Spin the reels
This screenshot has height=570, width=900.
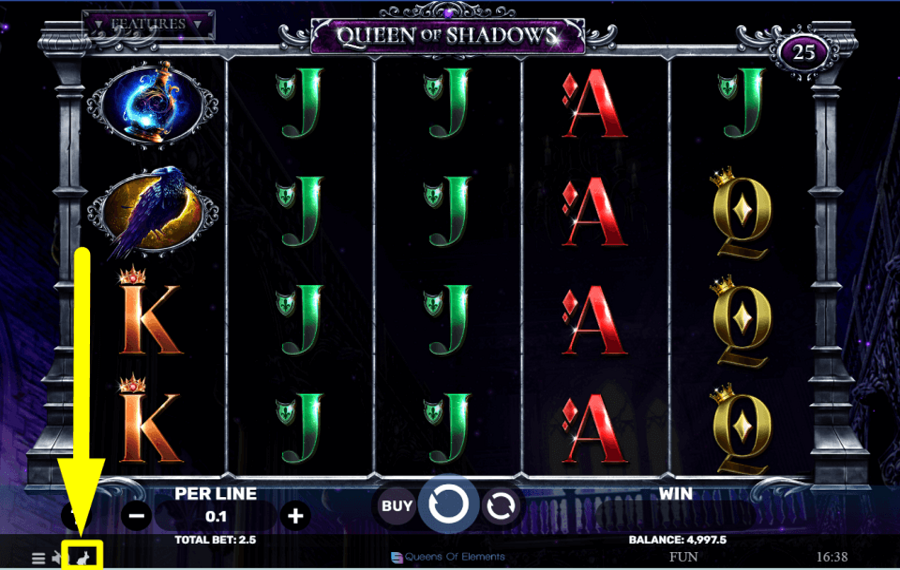pos(448,507)
